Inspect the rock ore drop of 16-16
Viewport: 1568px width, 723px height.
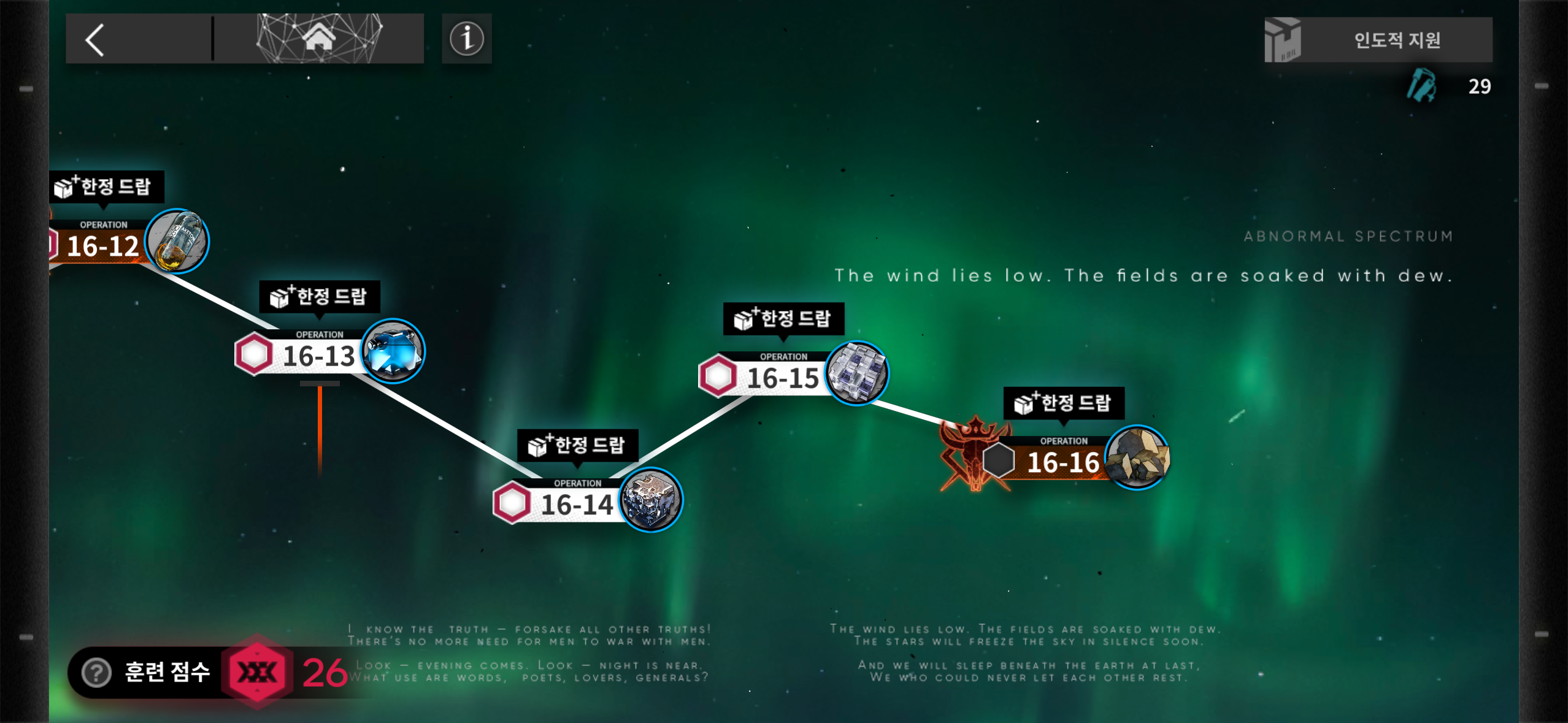pos(1137,458)
